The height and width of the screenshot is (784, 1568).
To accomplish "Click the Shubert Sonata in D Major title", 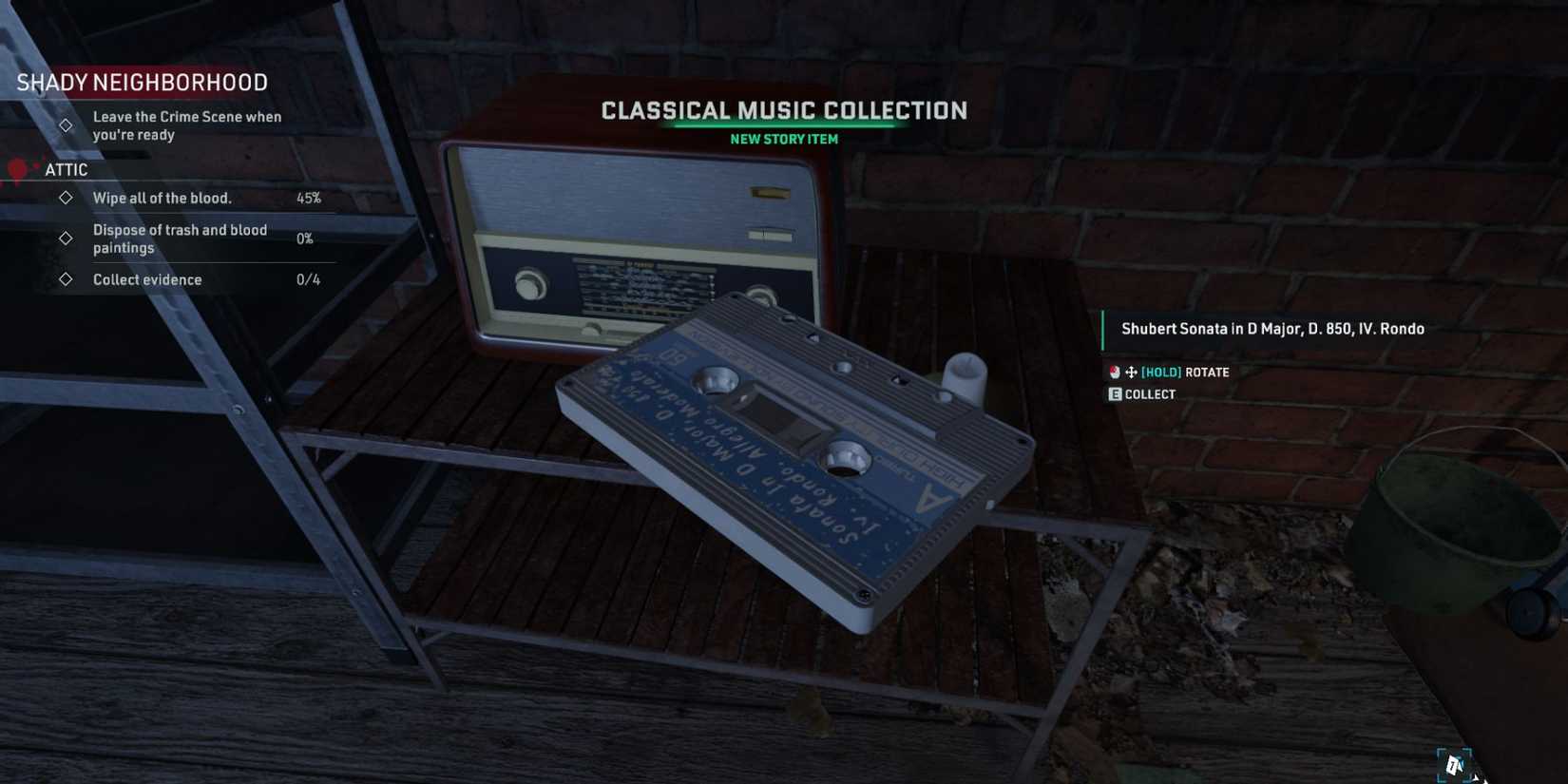I will [1272, 329].
